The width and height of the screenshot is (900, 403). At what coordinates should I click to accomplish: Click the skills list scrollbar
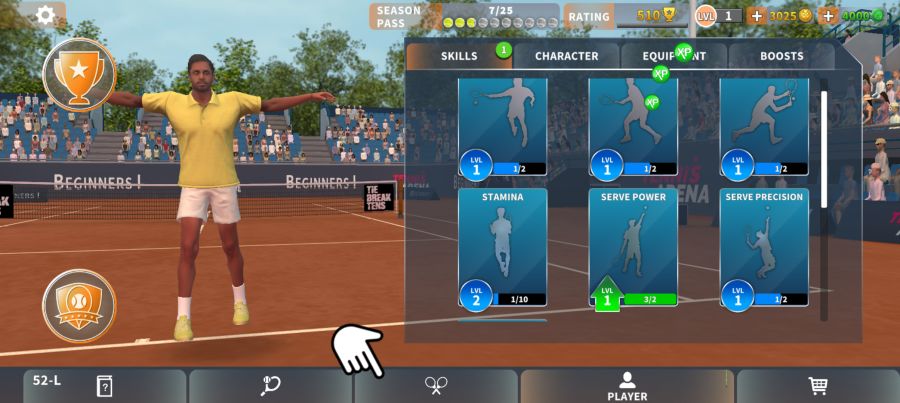(x=824, y=150)
